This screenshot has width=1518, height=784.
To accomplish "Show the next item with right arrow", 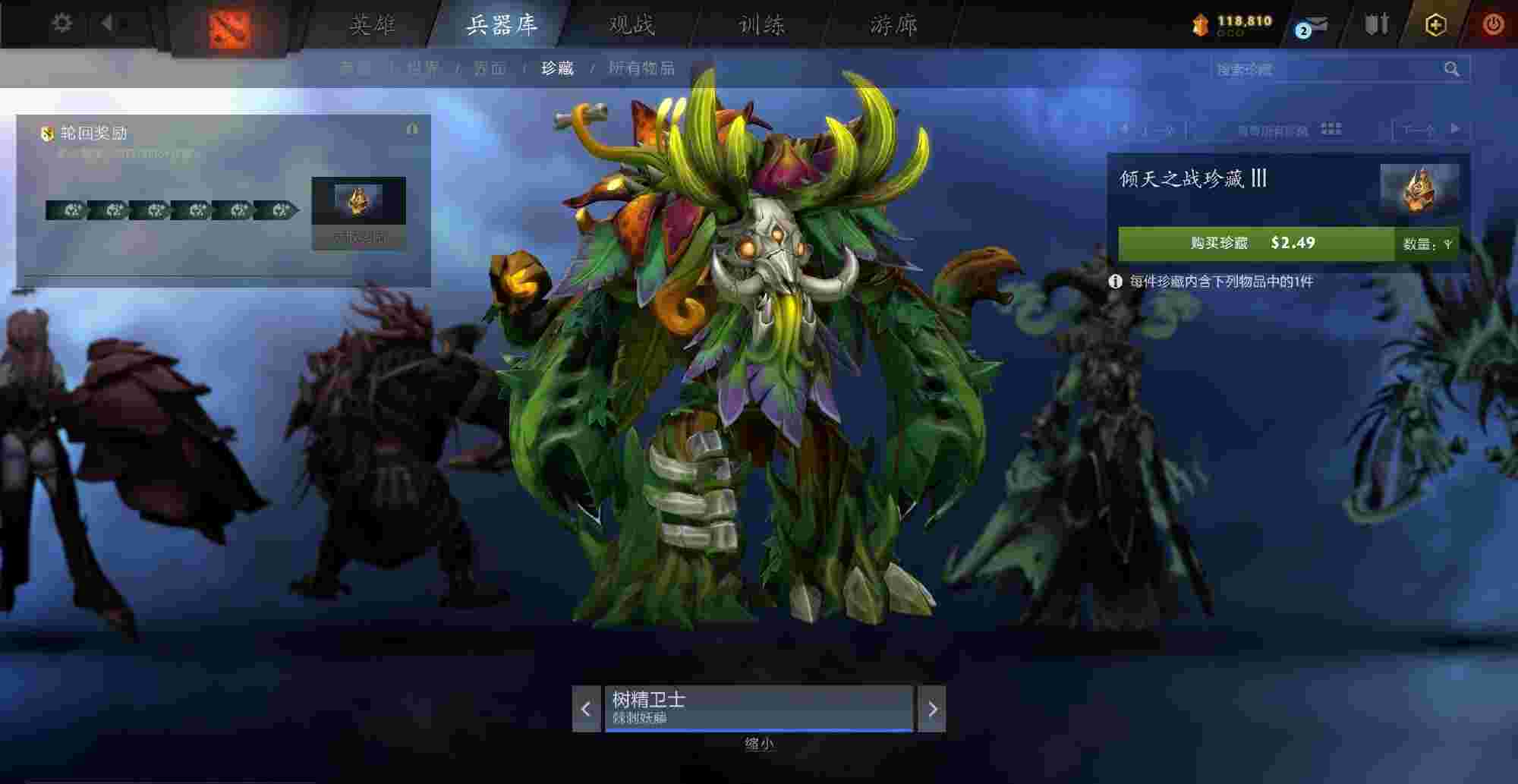I will (x=932, y=709).
